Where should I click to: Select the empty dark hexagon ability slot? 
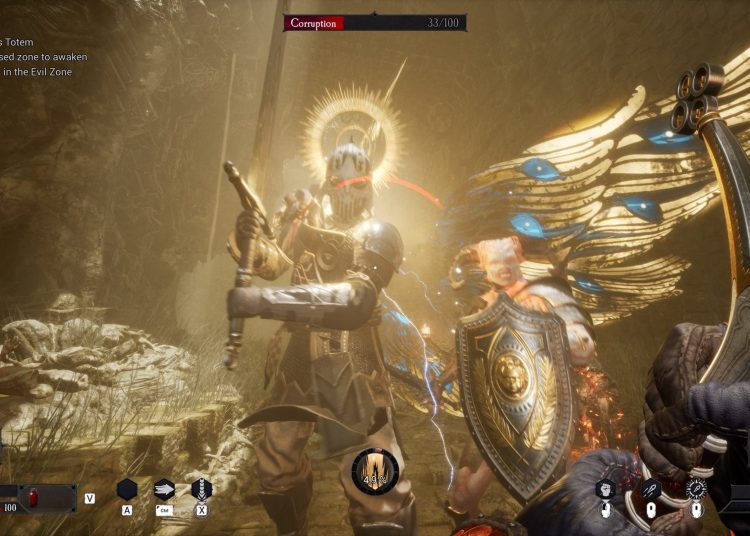tap(127, 489)
